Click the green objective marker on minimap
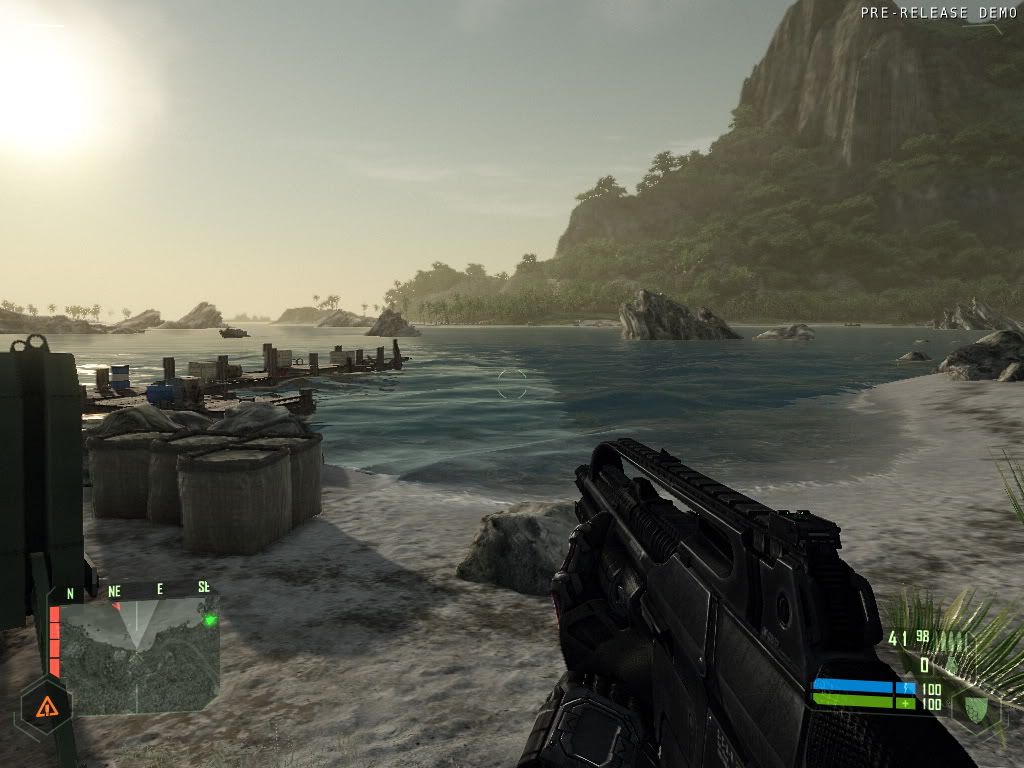Image resolution: width=1024 pixels, height=768 pixels. coord(210,620)
